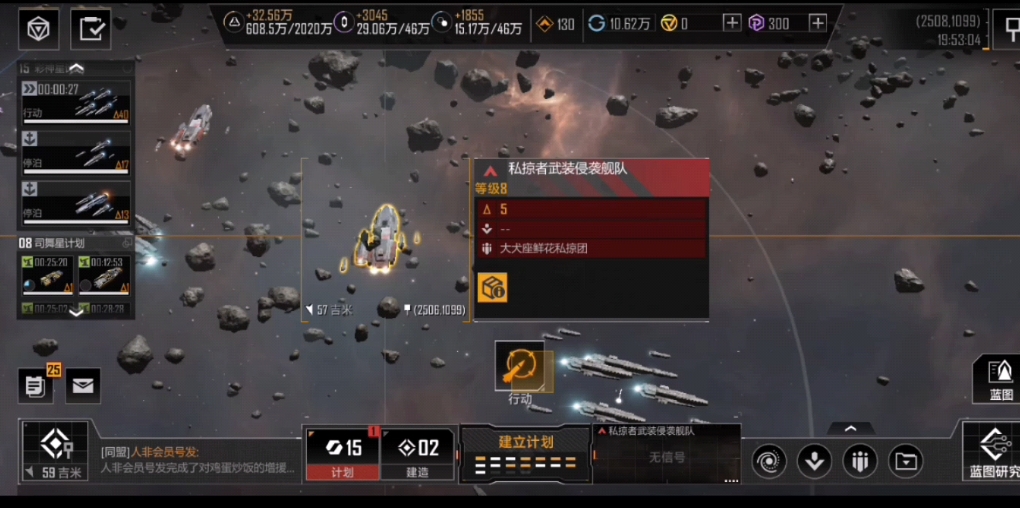This screenshot has width=1020, height=508.
Task: Open the mail envelope icon
Action: click(x=83, y=385)
